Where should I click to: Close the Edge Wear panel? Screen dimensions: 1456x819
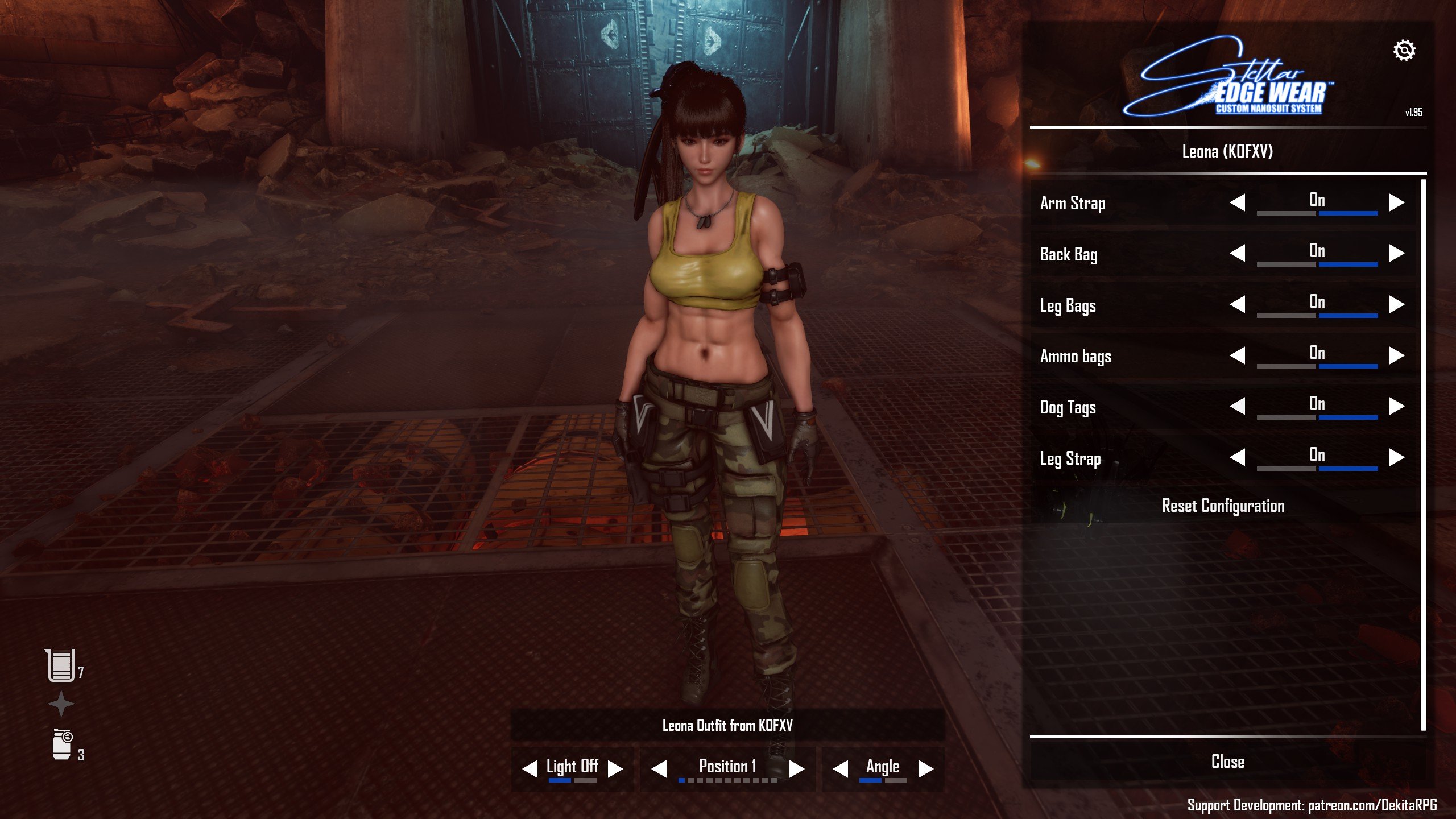pos(1227,762)
